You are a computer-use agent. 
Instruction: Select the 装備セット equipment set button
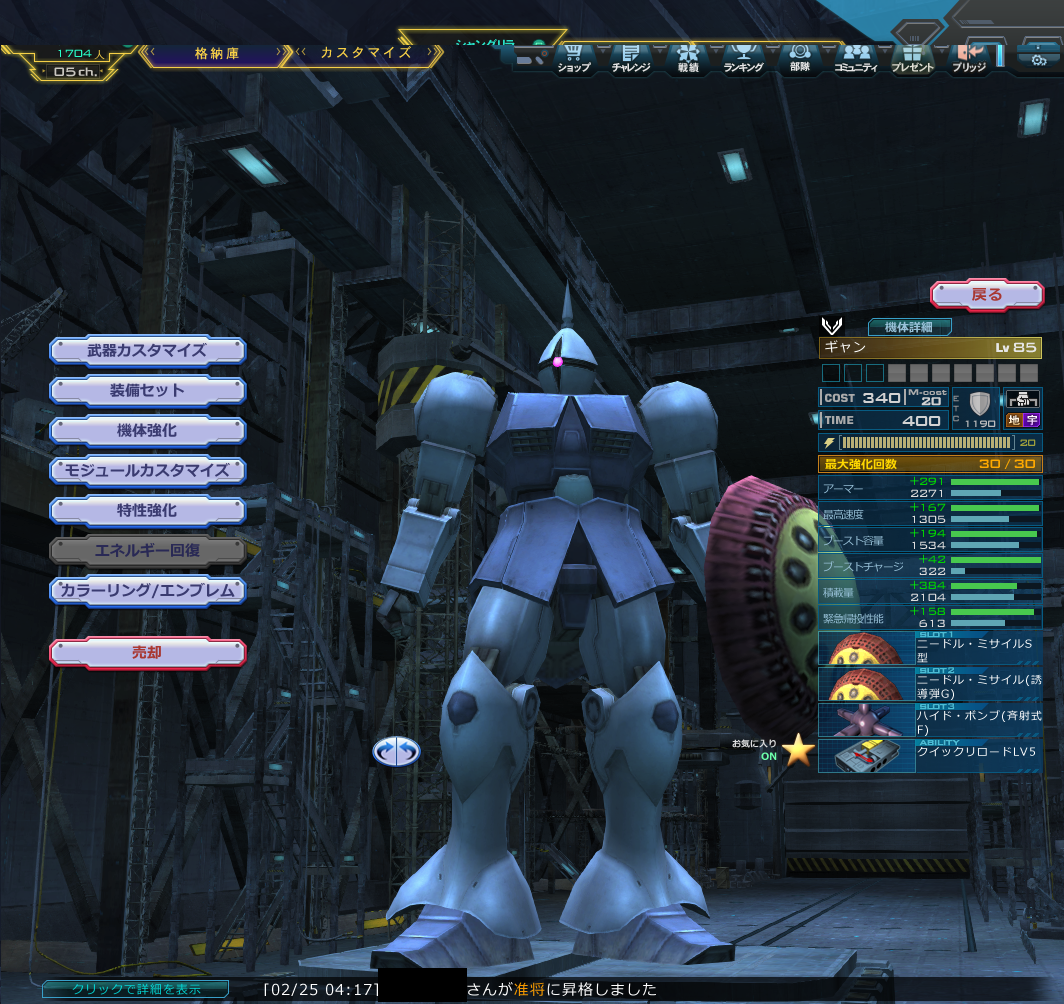147,391
